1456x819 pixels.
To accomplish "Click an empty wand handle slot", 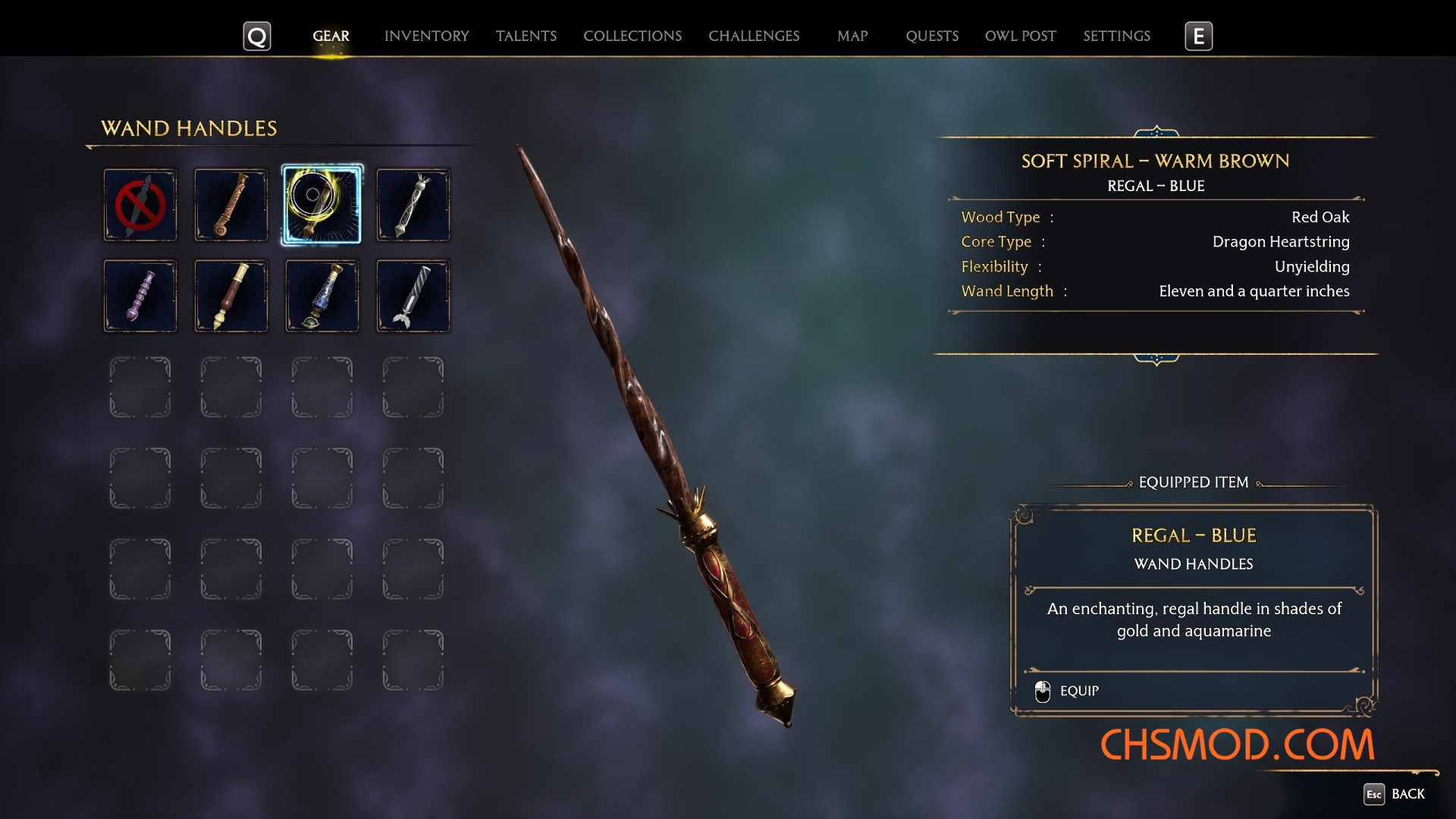I will 140,387.
